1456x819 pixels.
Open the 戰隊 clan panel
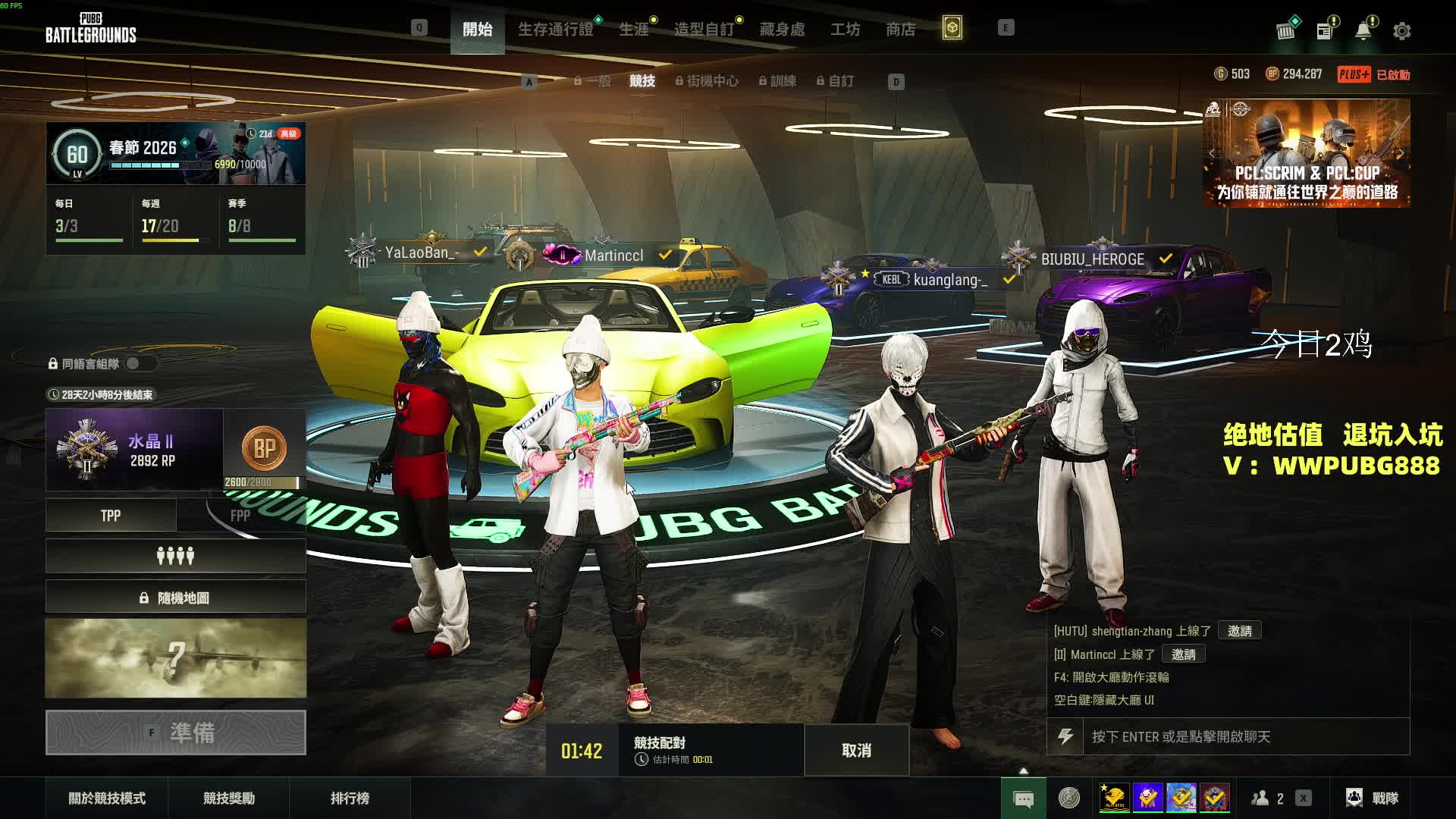(1373, 798)
